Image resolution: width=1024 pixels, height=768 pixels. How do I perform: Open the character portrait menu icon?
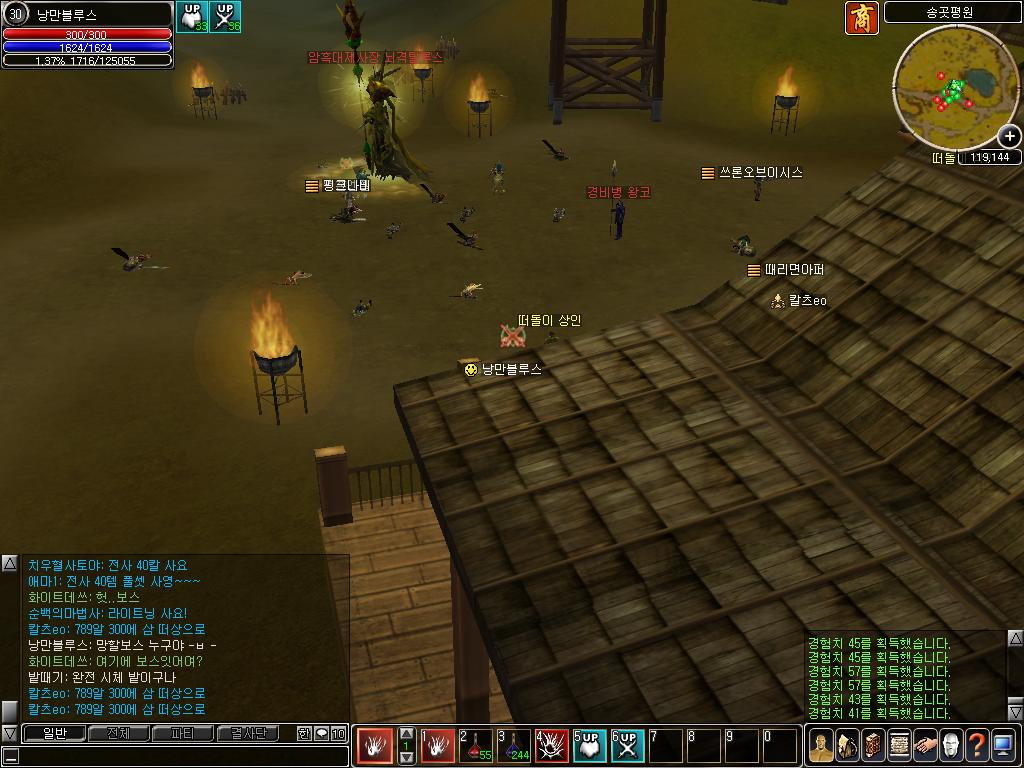click(x=821, y=745)
